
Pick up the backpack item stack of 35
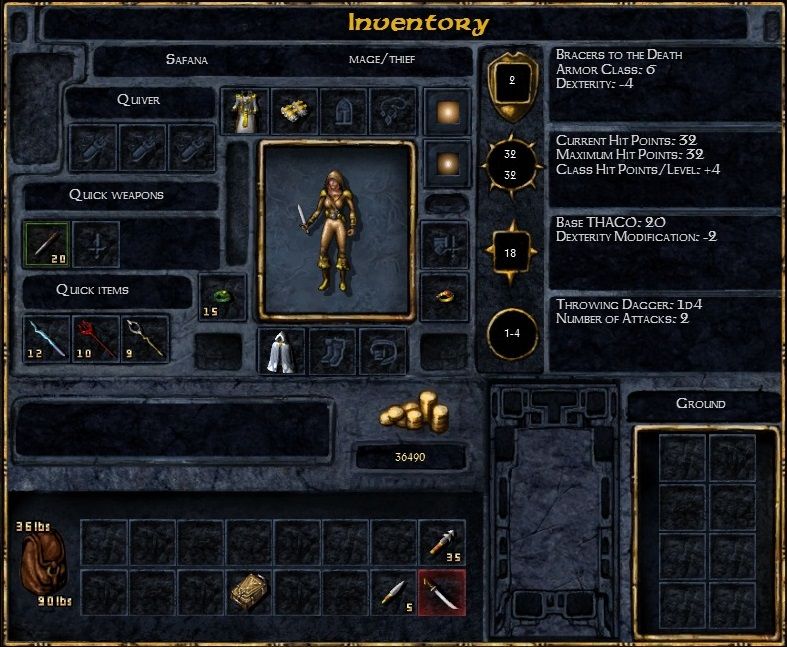442,543
